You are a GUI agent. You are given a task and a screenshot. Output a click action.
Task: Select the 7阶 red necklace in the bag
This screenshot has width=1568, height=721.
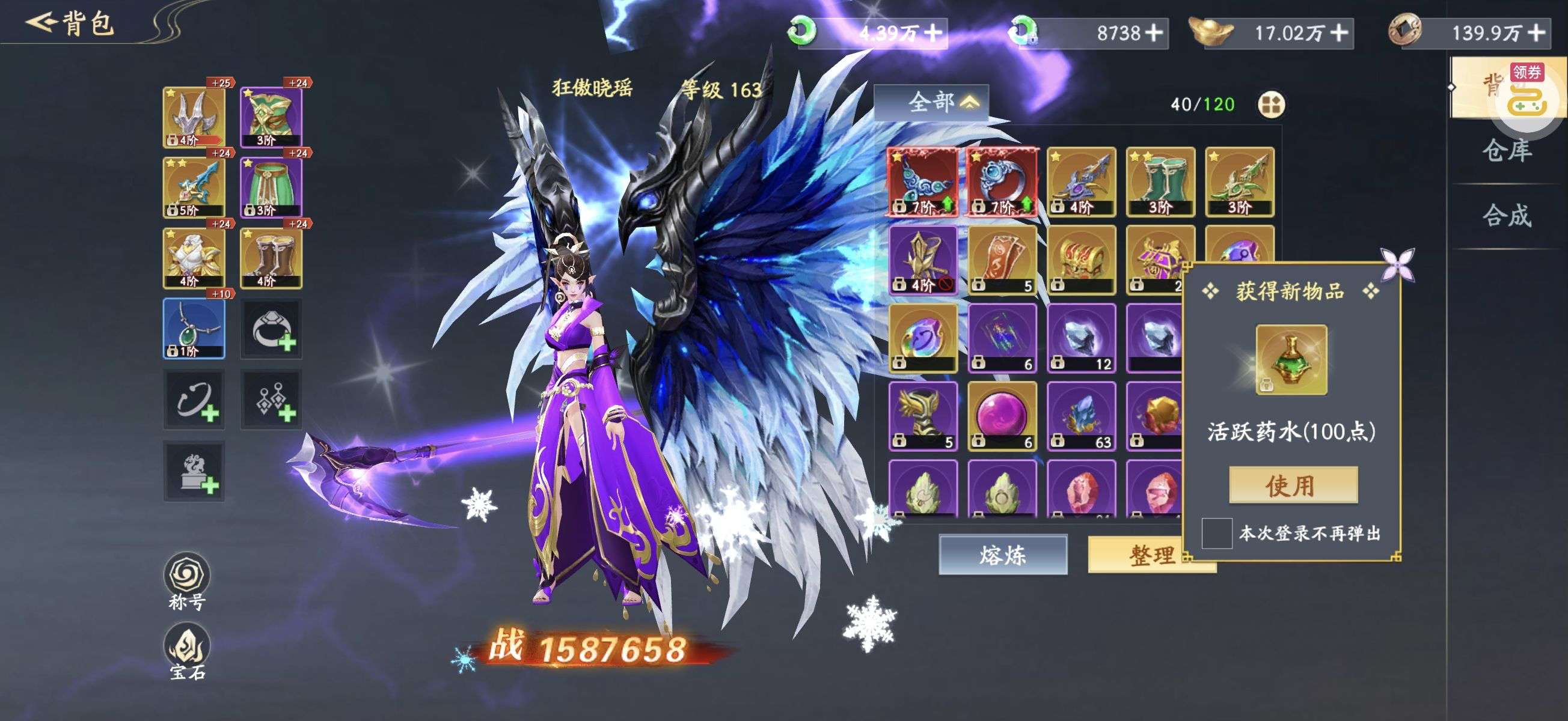coord(923,181)
